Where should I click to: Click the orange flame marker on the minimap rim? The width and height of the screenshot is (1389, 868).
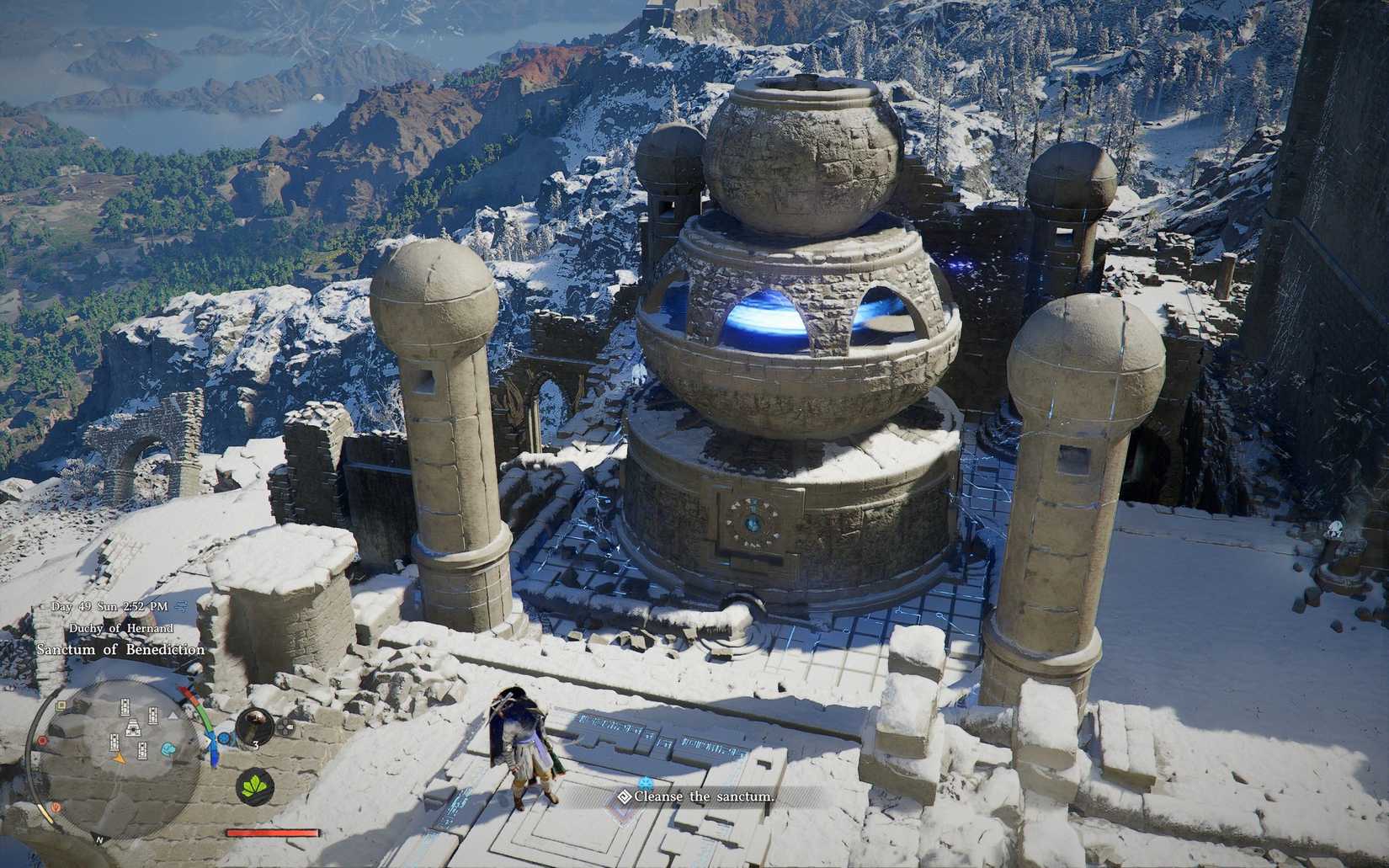56,807
